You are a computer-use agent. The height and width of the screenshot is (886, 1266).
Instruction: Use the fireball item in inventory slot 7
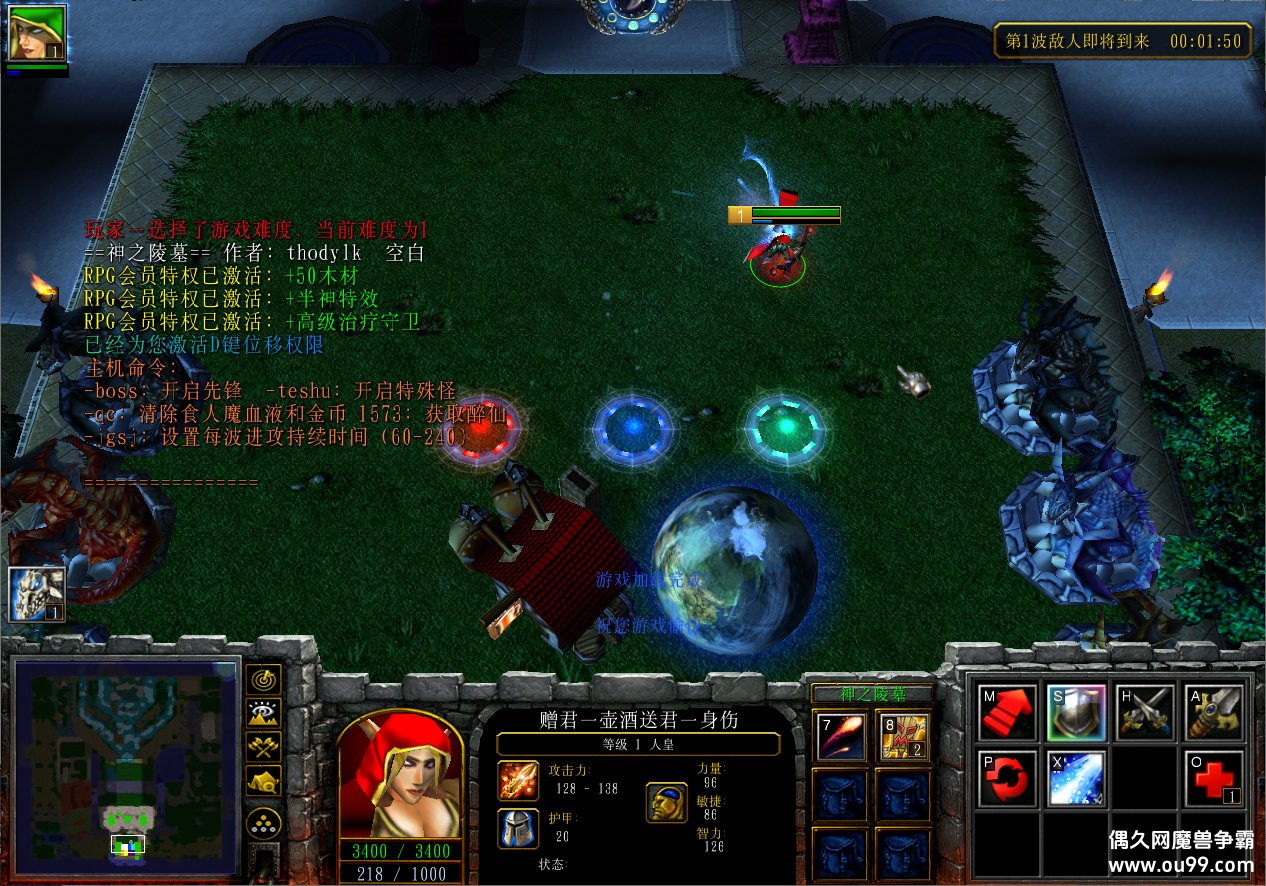[838, 736]
